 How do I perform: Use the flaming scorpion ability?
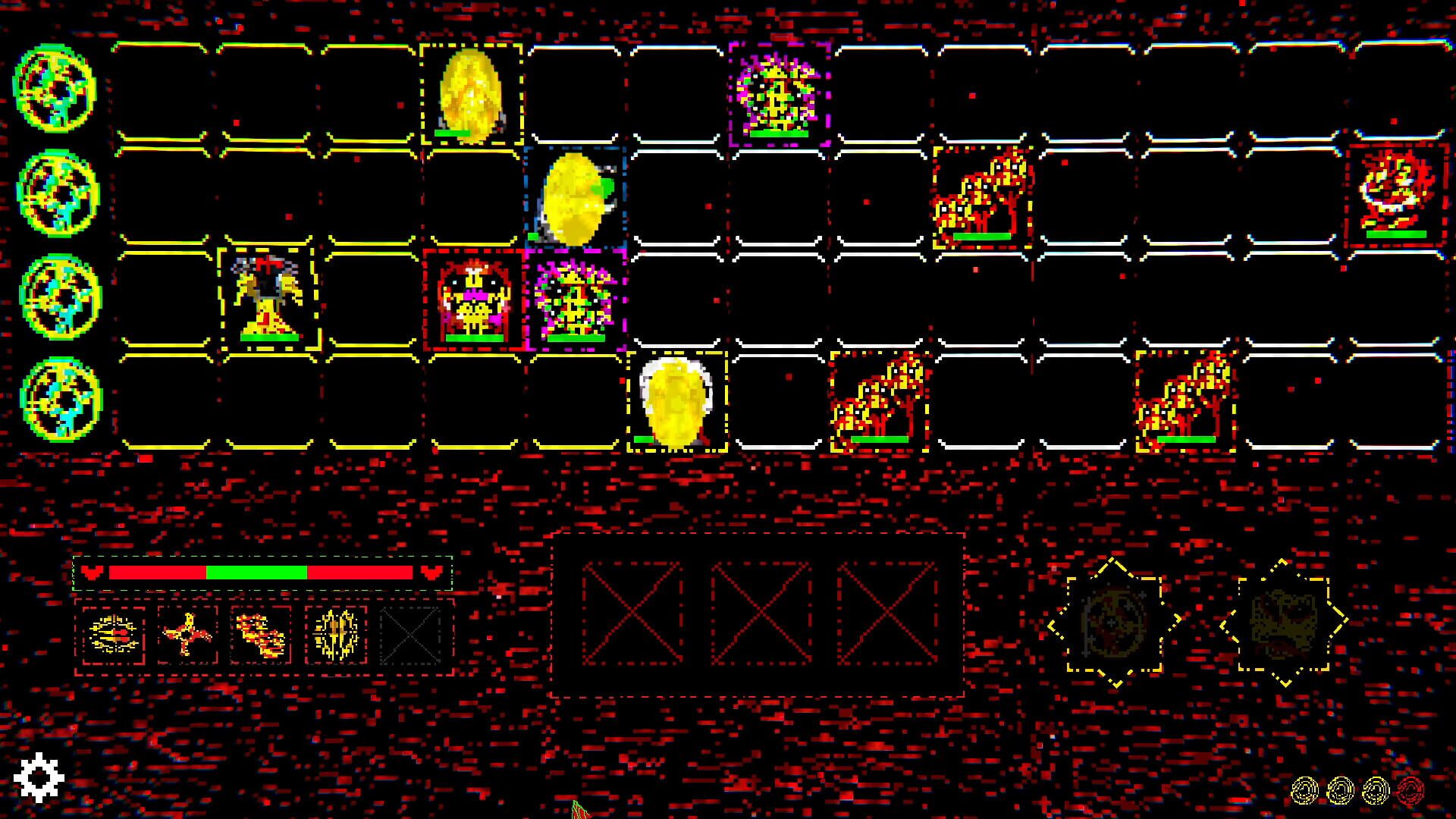(260, 632)
